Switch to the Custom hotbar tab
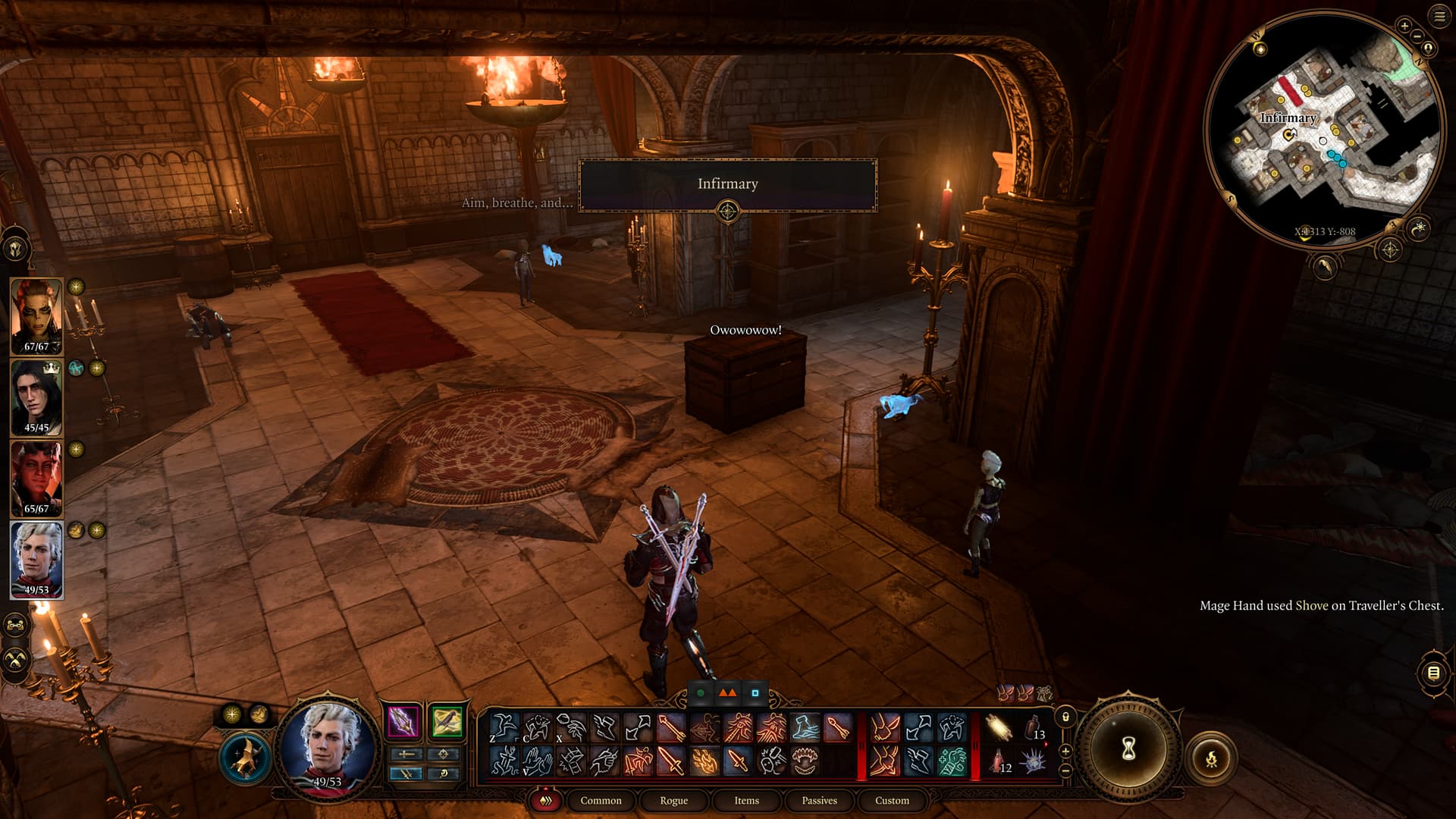Viewport: 1456px width, 819px height. pos(892,801)
